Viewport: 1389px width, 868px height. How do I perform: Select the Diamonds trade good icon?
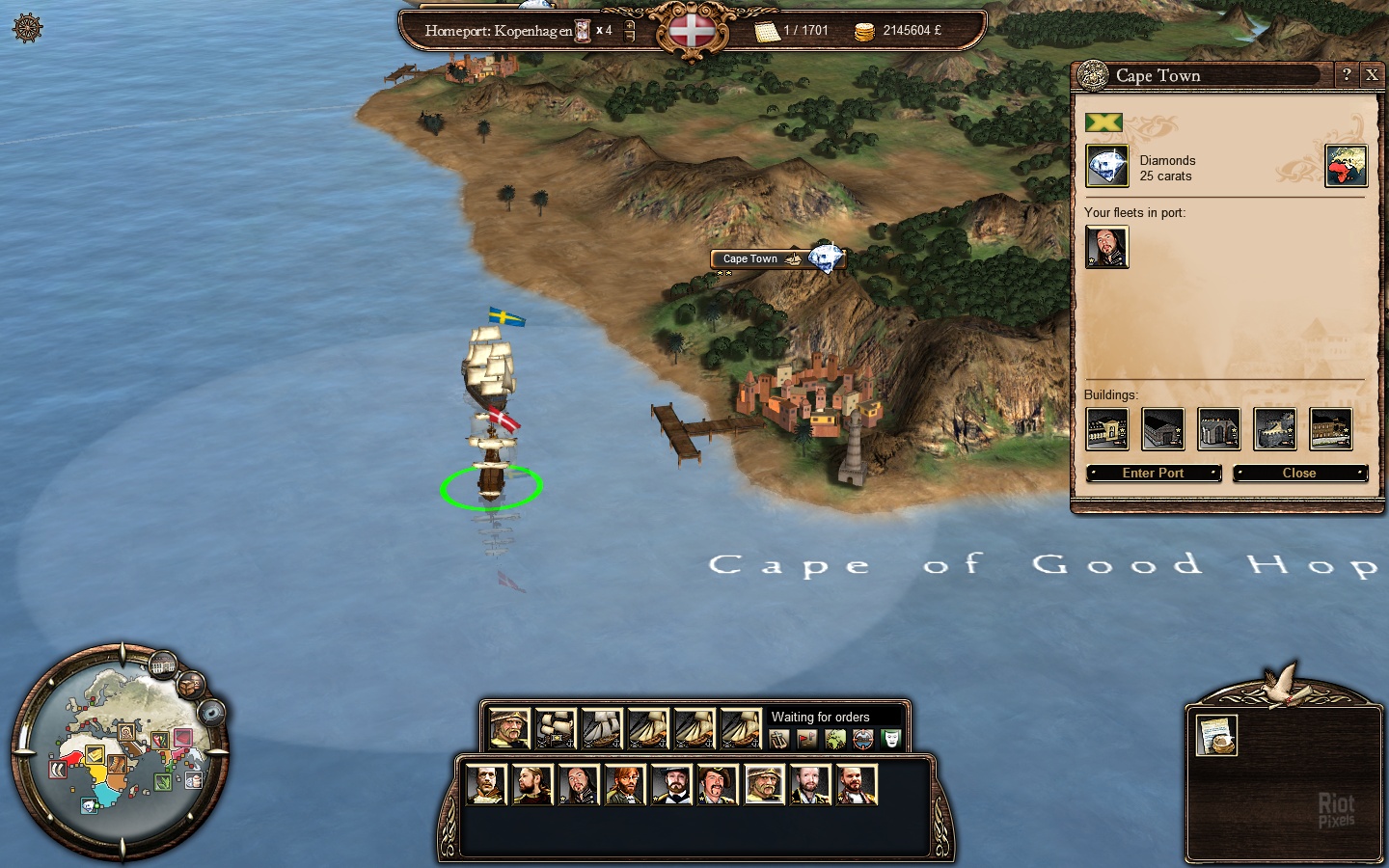point(1106,166)
